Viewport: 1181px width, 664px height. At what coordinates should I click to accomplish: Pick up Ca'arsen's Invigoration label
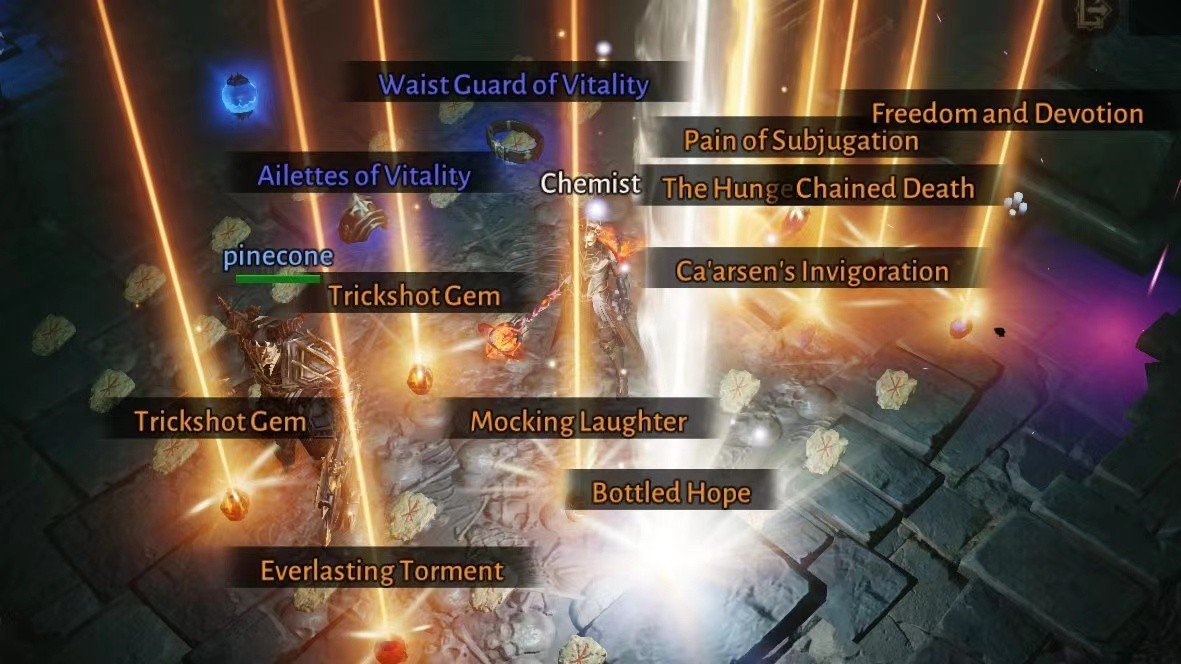[x=812, y=271]
